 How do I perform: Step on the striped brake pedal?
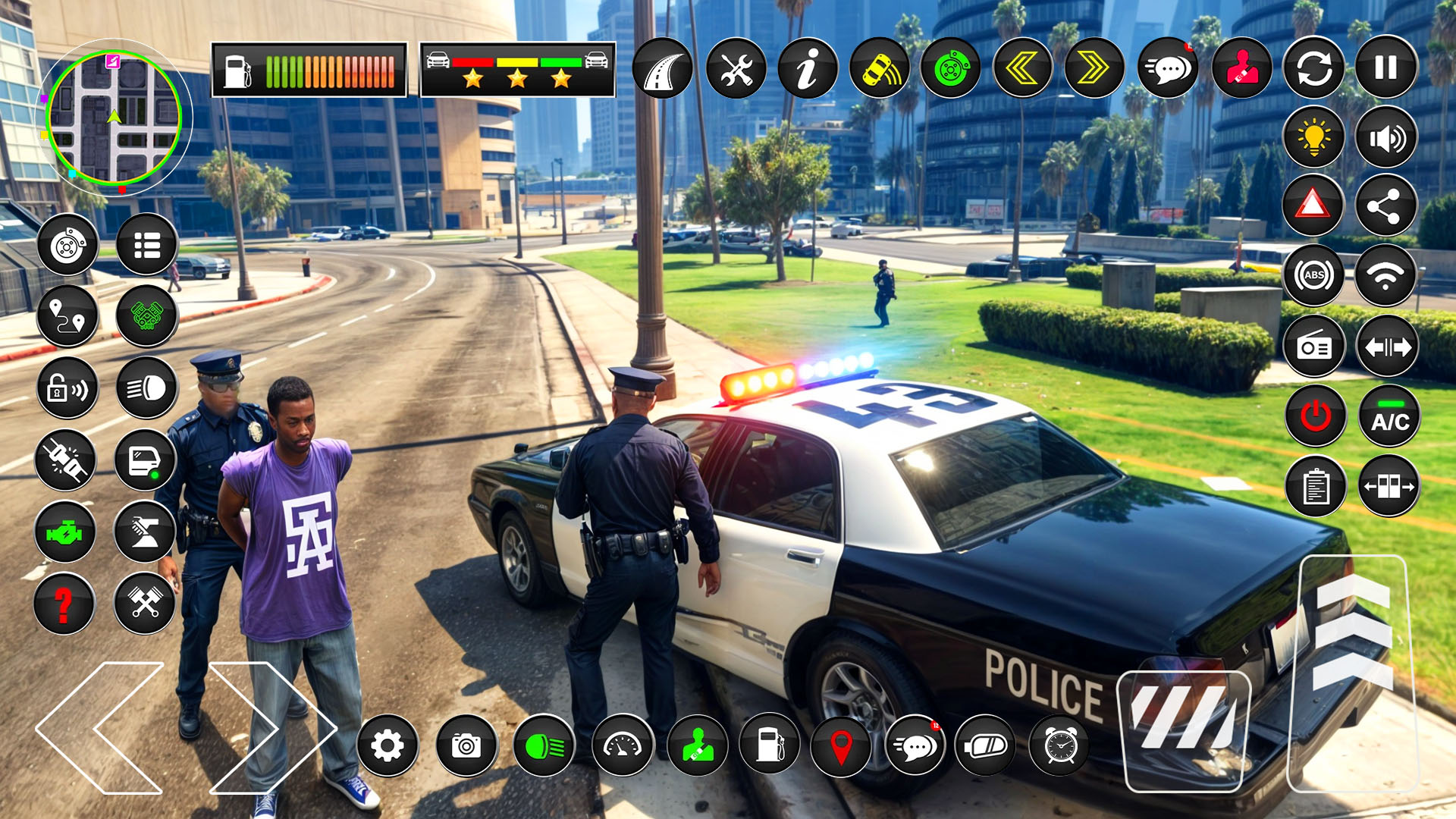coord(1184,730)
